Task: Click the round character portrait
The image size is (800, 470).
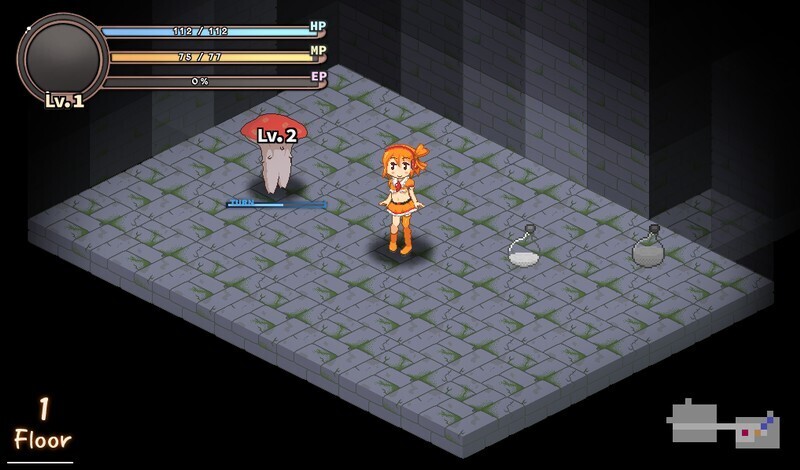Action: point(62,58)
